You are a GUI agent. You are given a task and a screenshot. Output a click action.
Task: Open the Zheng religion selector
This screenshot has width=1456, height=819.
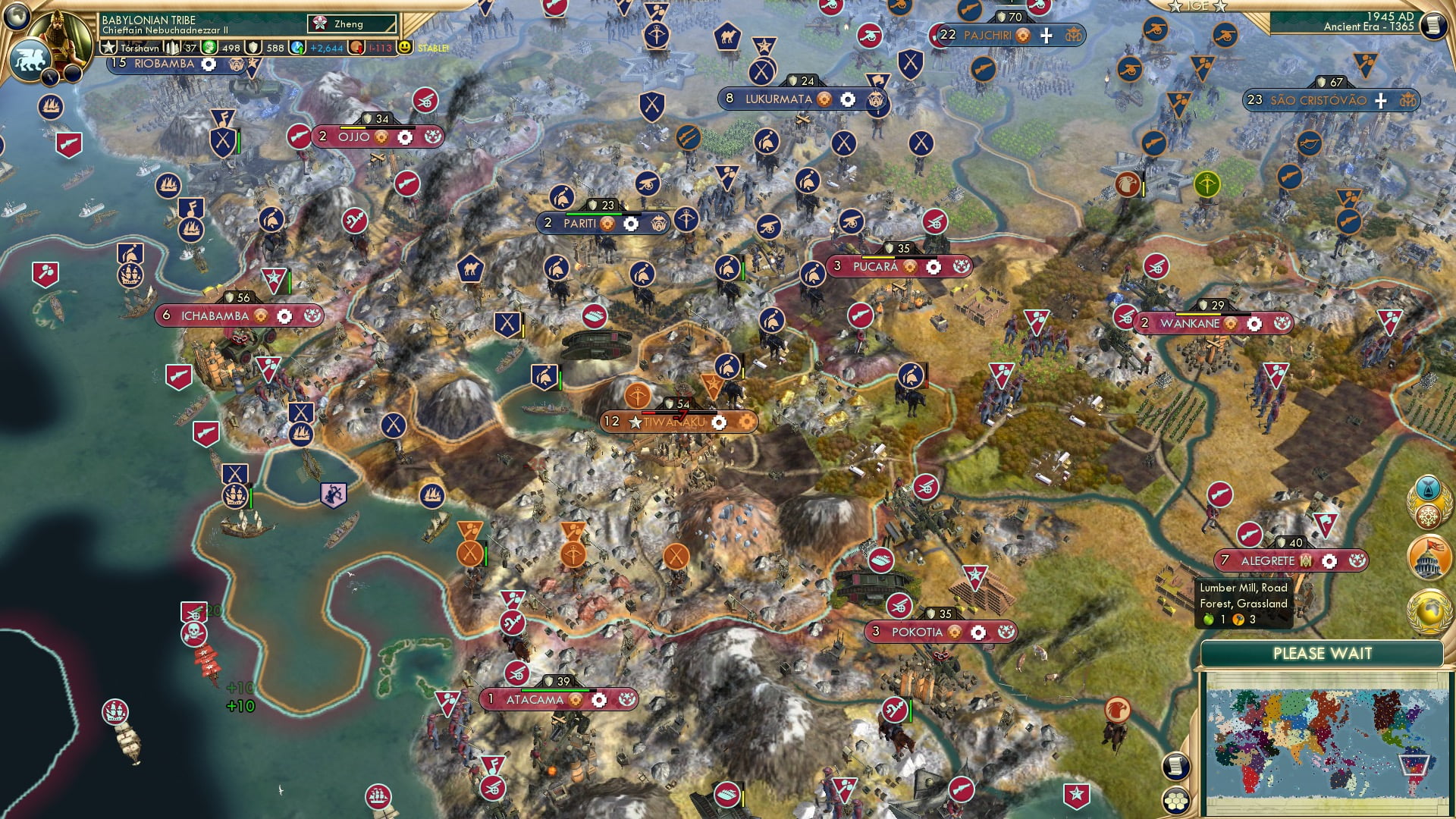[352, 24]
